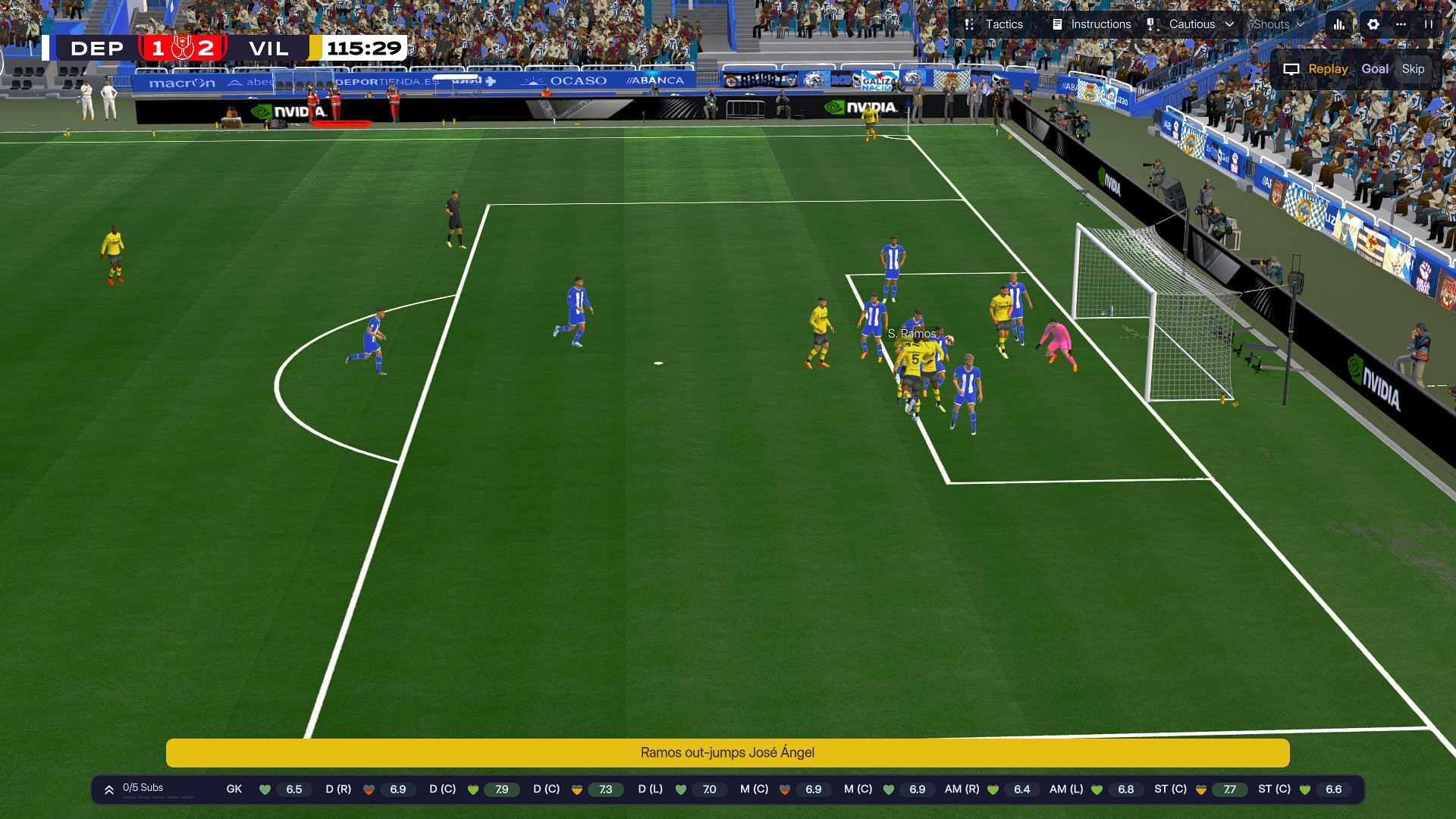The image size is (1456, 819).
Task: Open the Instructions panel
Action: pos(1091,24)
